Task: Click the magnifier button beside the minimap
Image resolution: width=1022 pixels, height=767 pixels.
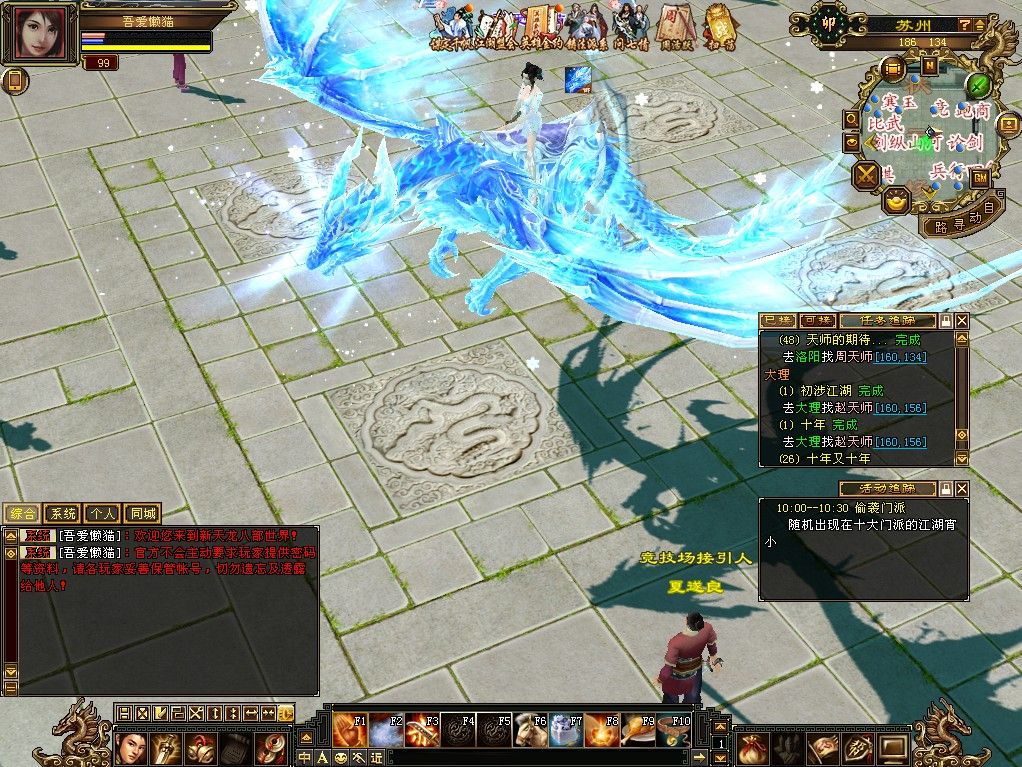Action: (x=852, y=118)
